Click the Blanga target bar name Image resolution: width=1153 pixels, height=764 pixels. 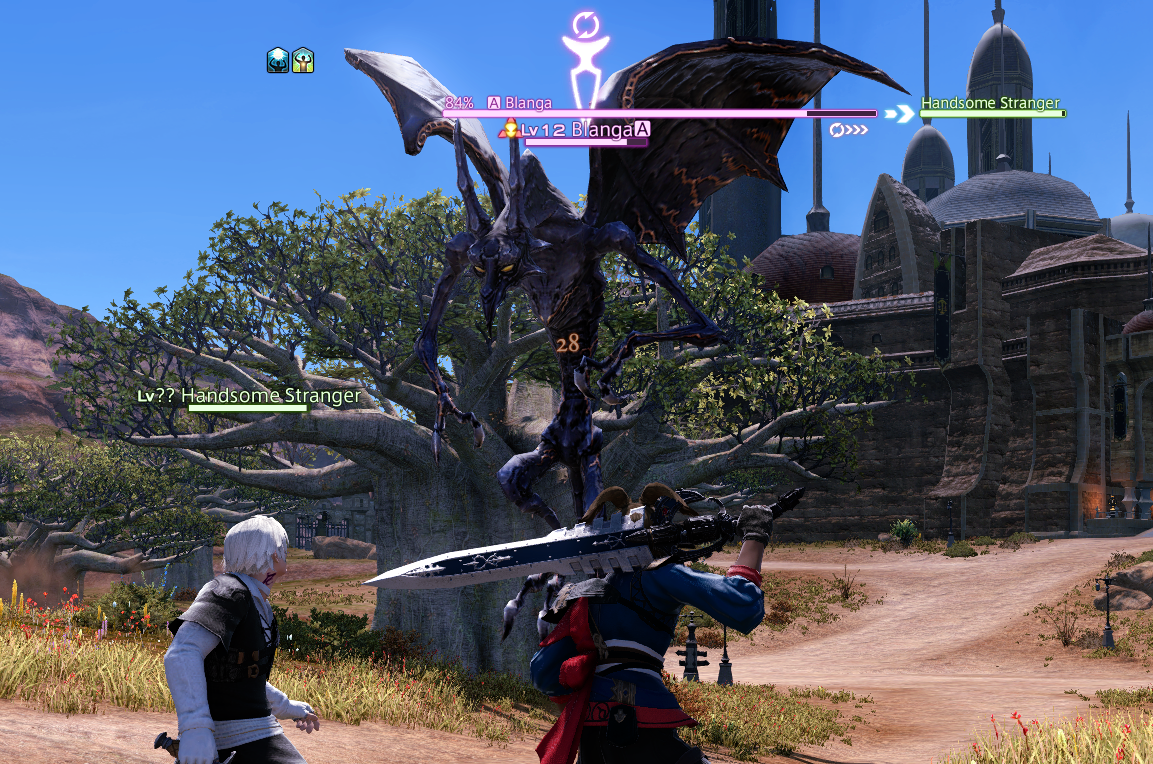(528, 103)
